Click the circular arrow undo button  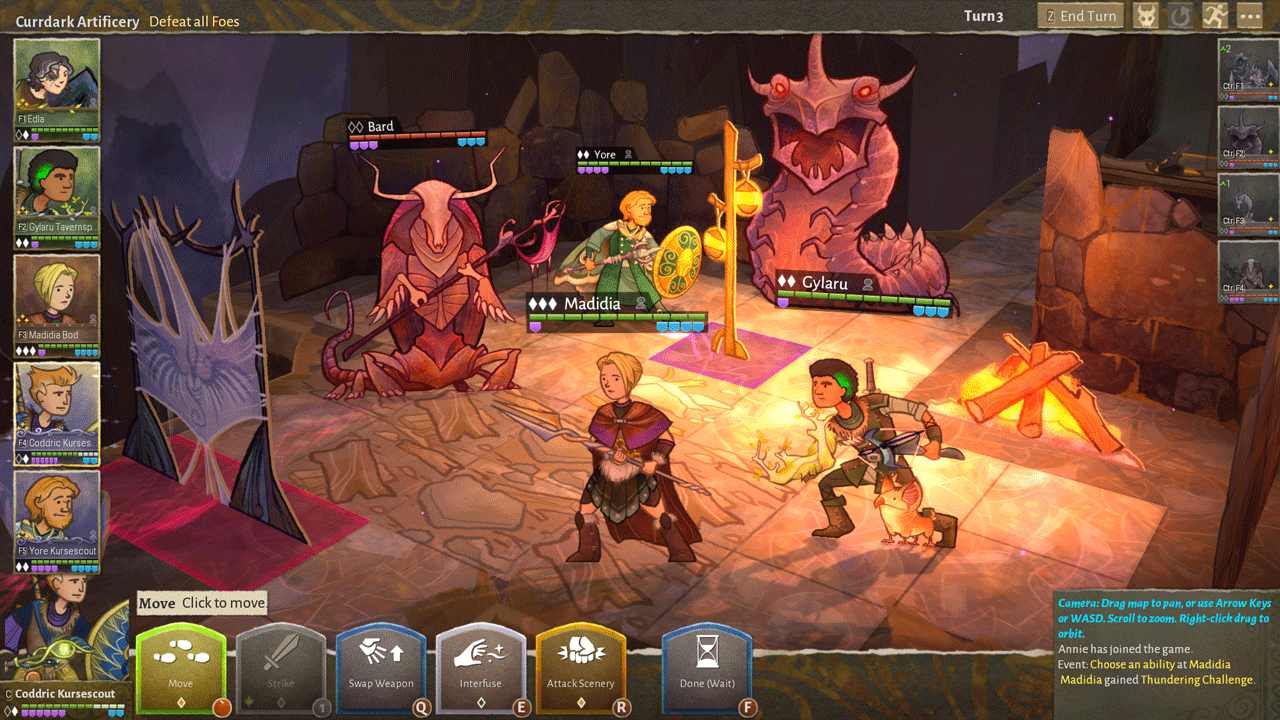coord(1181,16)
